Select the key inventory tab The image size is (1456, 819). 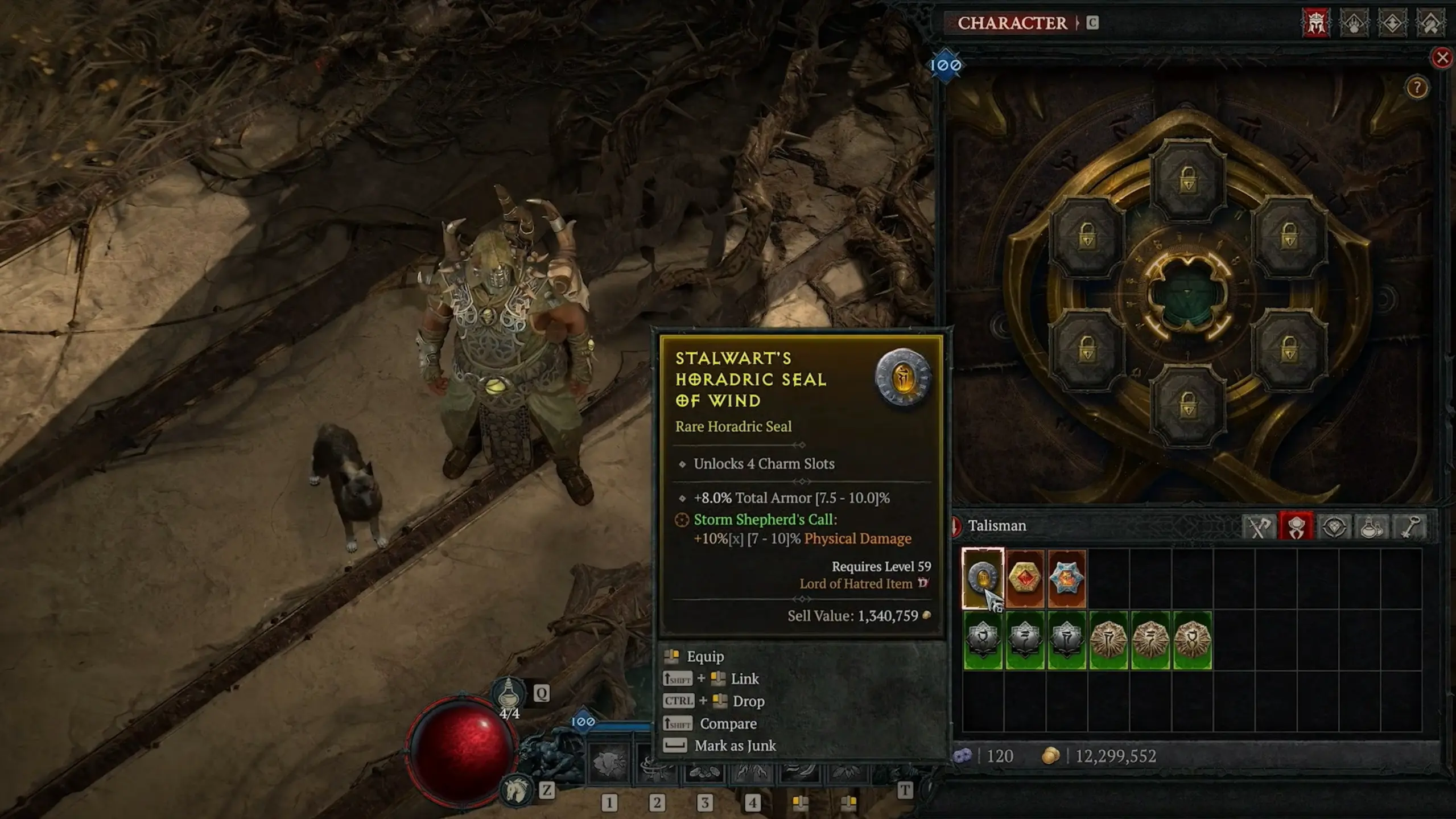click(x=1410, y=526)
